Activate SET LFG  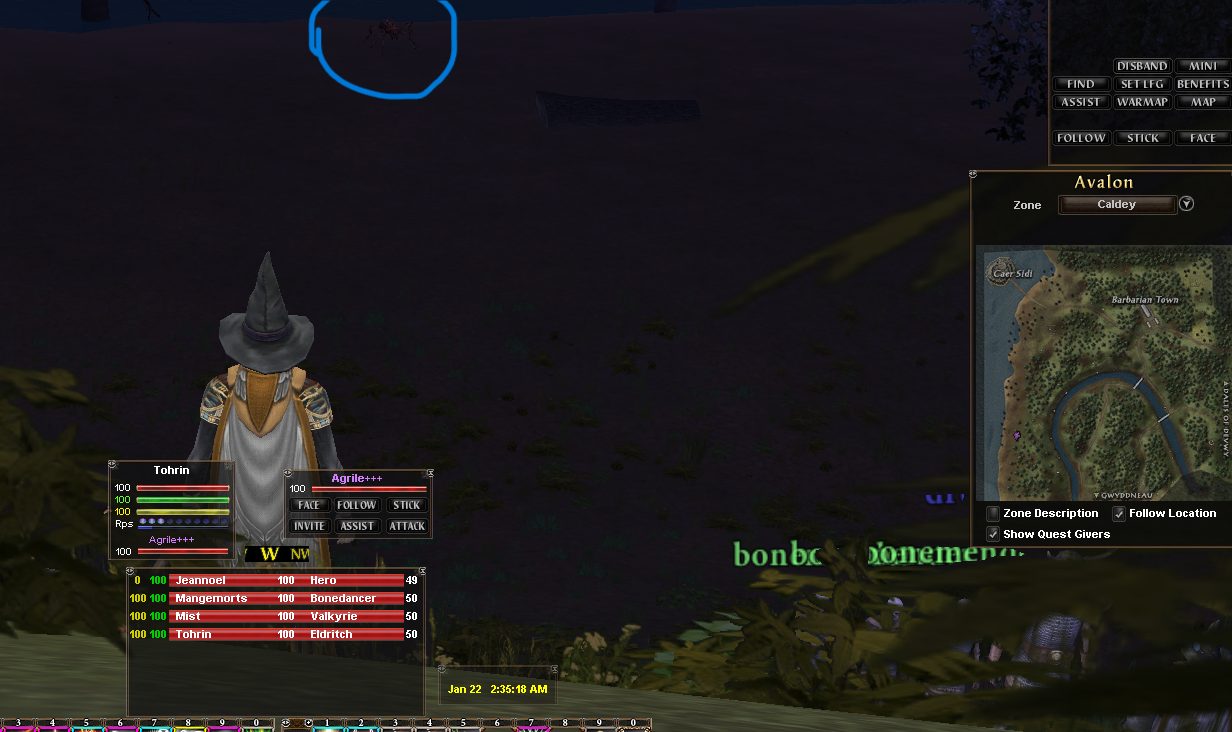(1142, 84)
